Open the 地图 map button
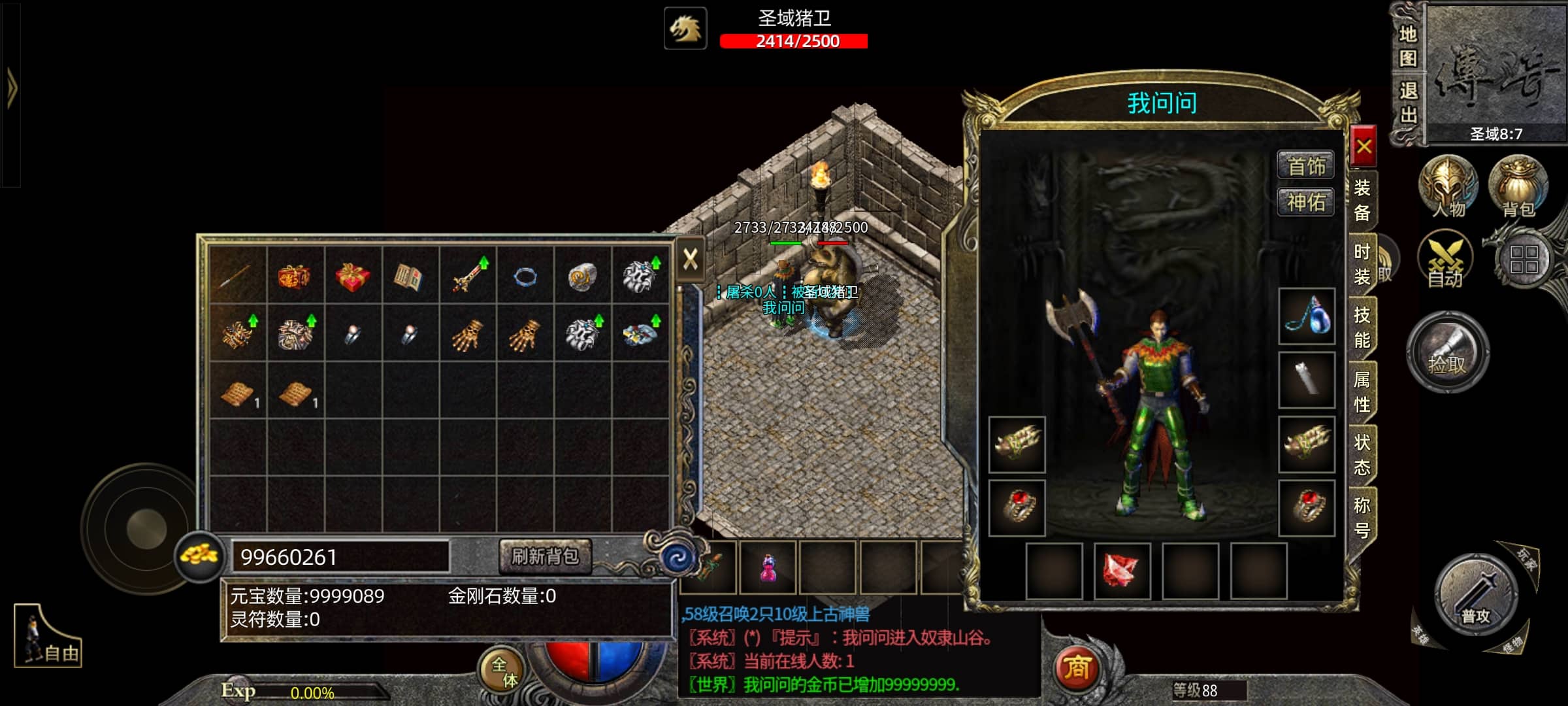This screenshot has width=1568, height=706. click(x=1408, y=46)
